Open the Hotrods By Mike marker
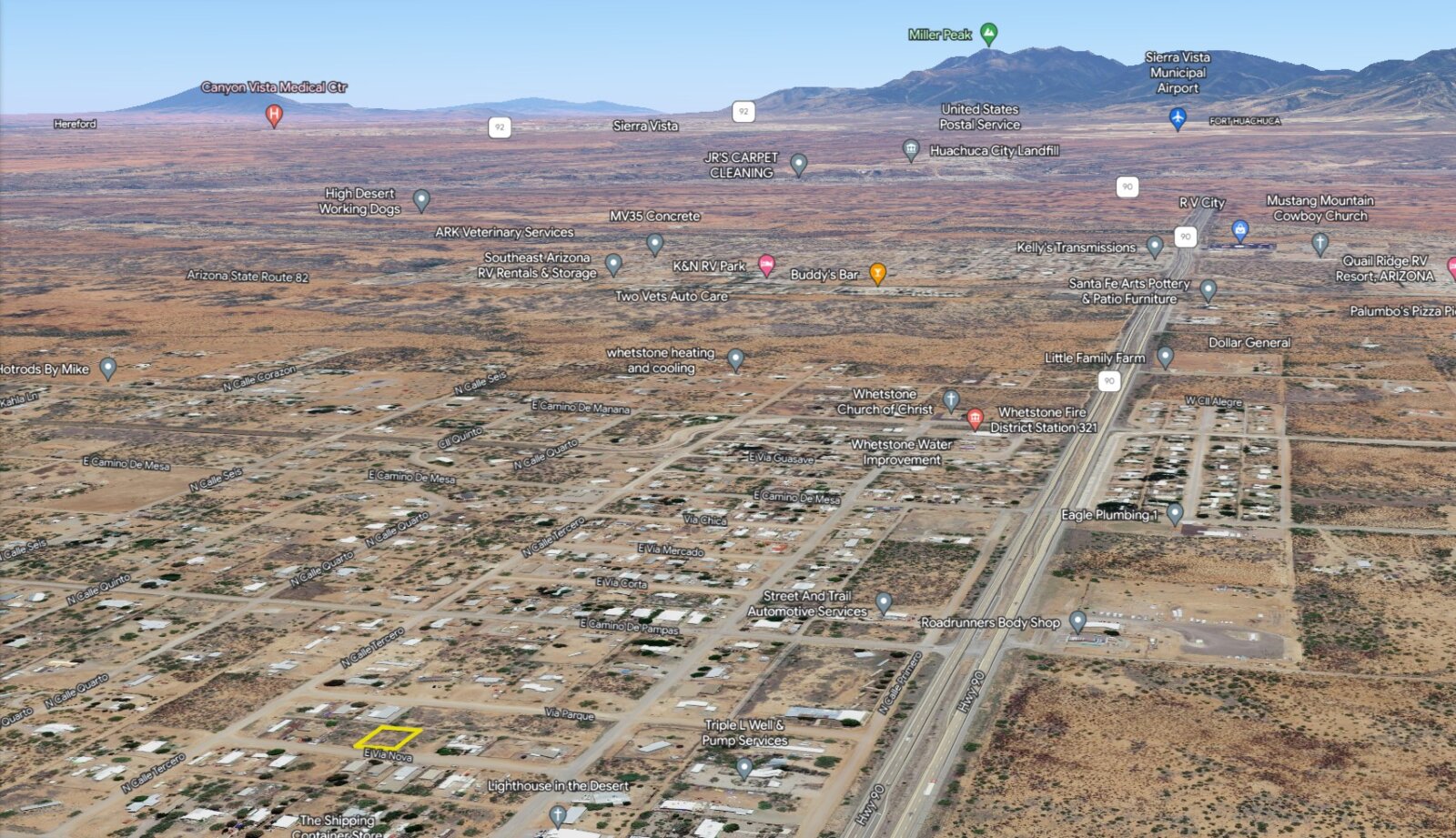 tap(107, 368)
